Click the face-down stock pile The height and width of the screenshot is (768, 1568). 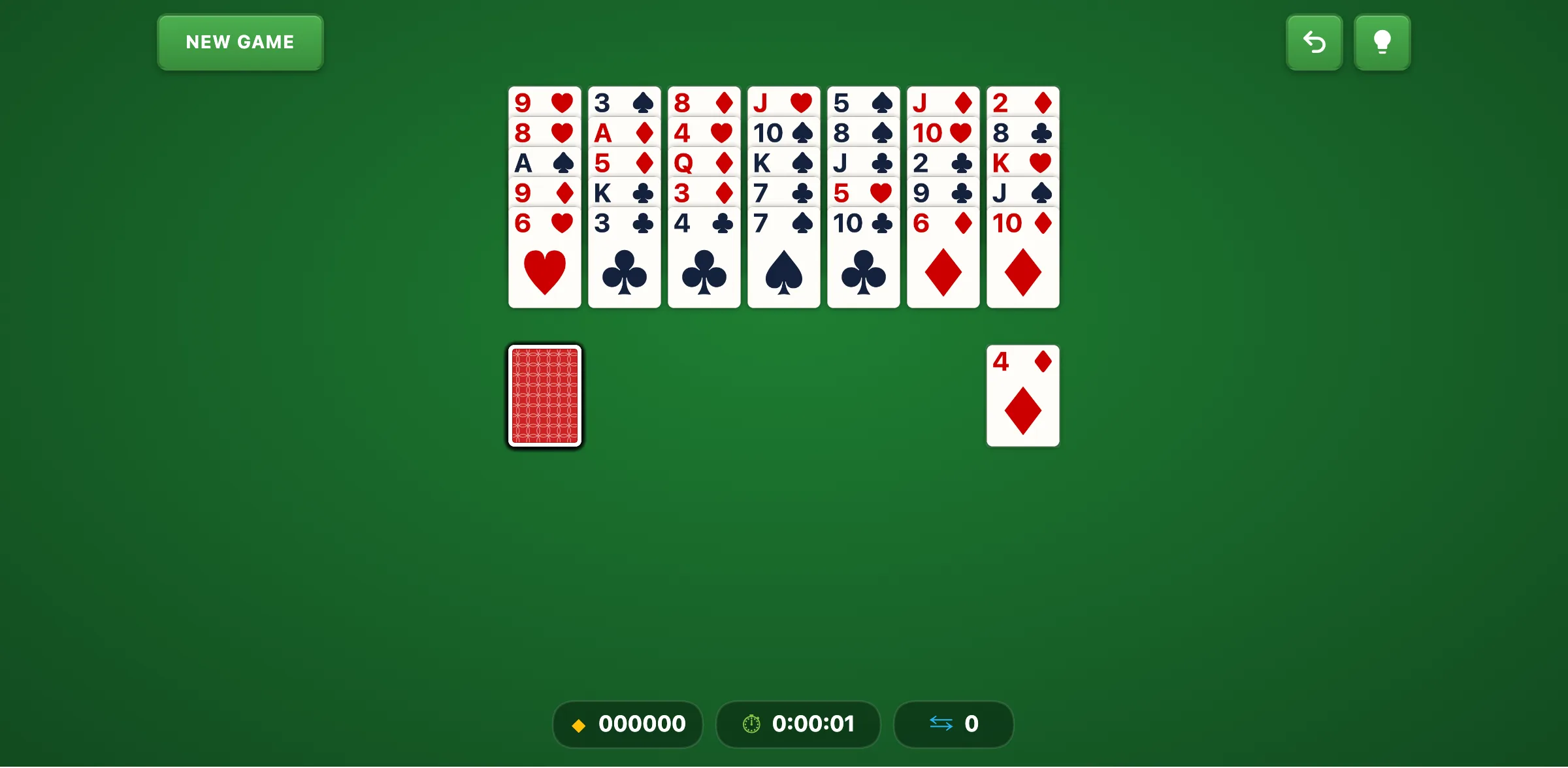pos(544,396)
